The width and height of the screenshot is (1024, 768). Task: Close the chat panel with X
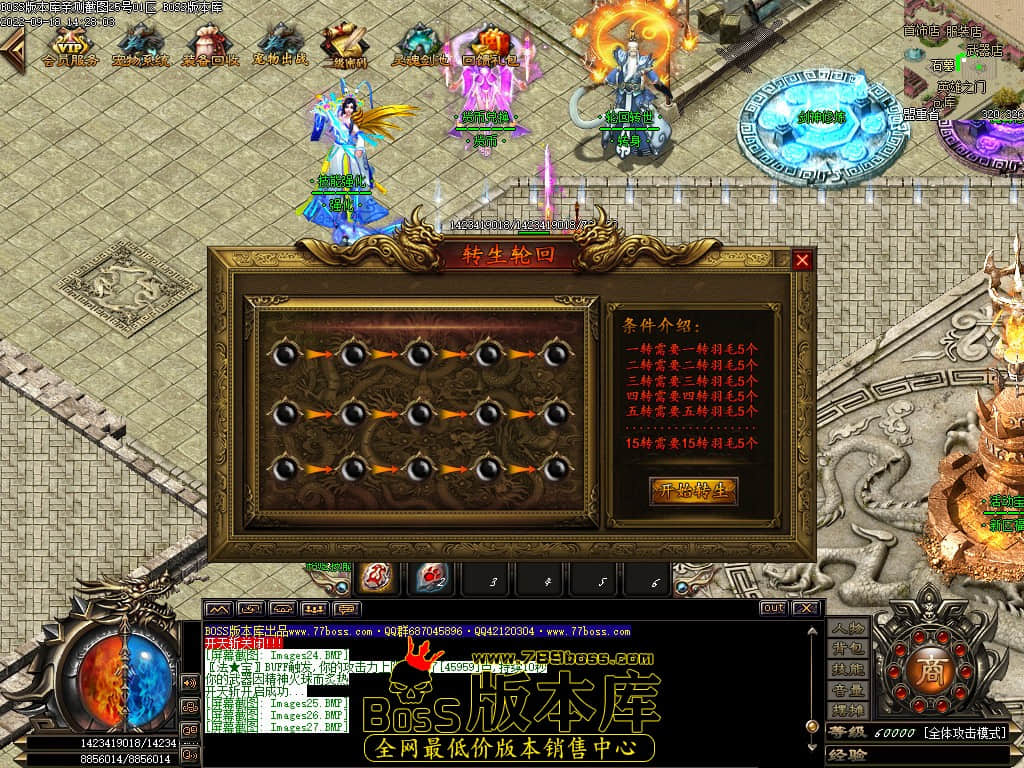[806, 608]
